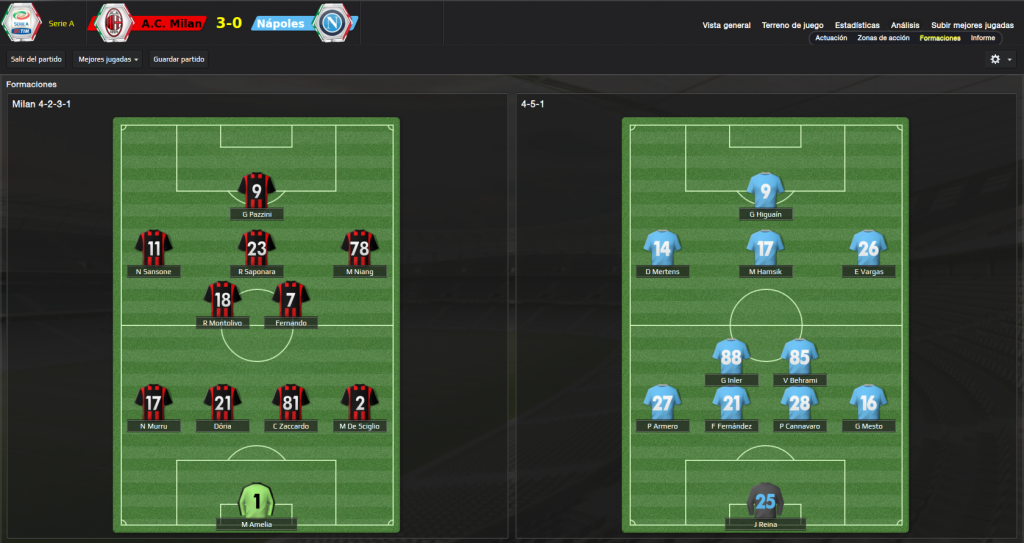Switch to the Análisis tab
Screen dimensions: 1024x543
click(x=905, y=25)
